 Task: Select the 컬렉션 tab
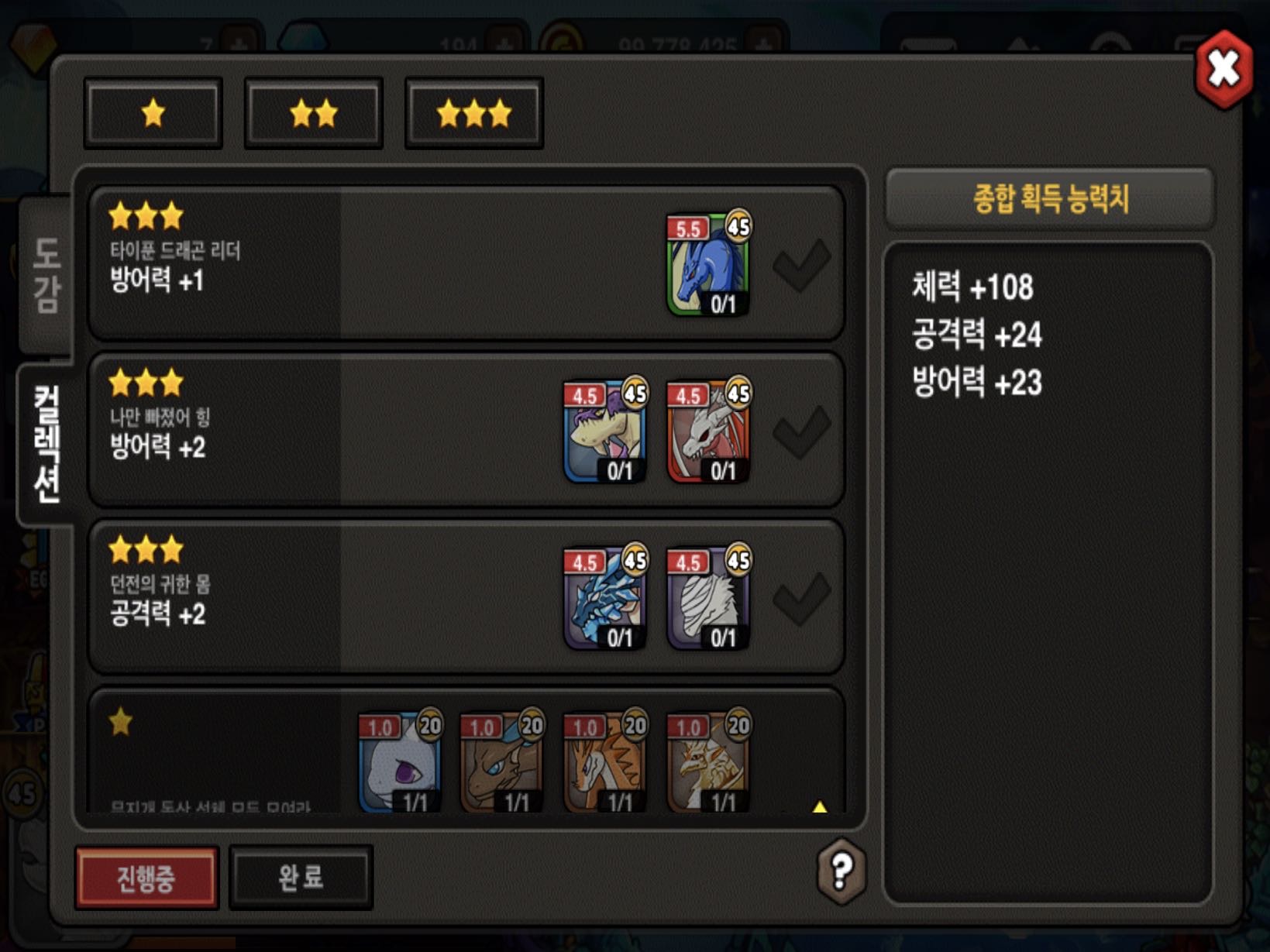(46, 444)
